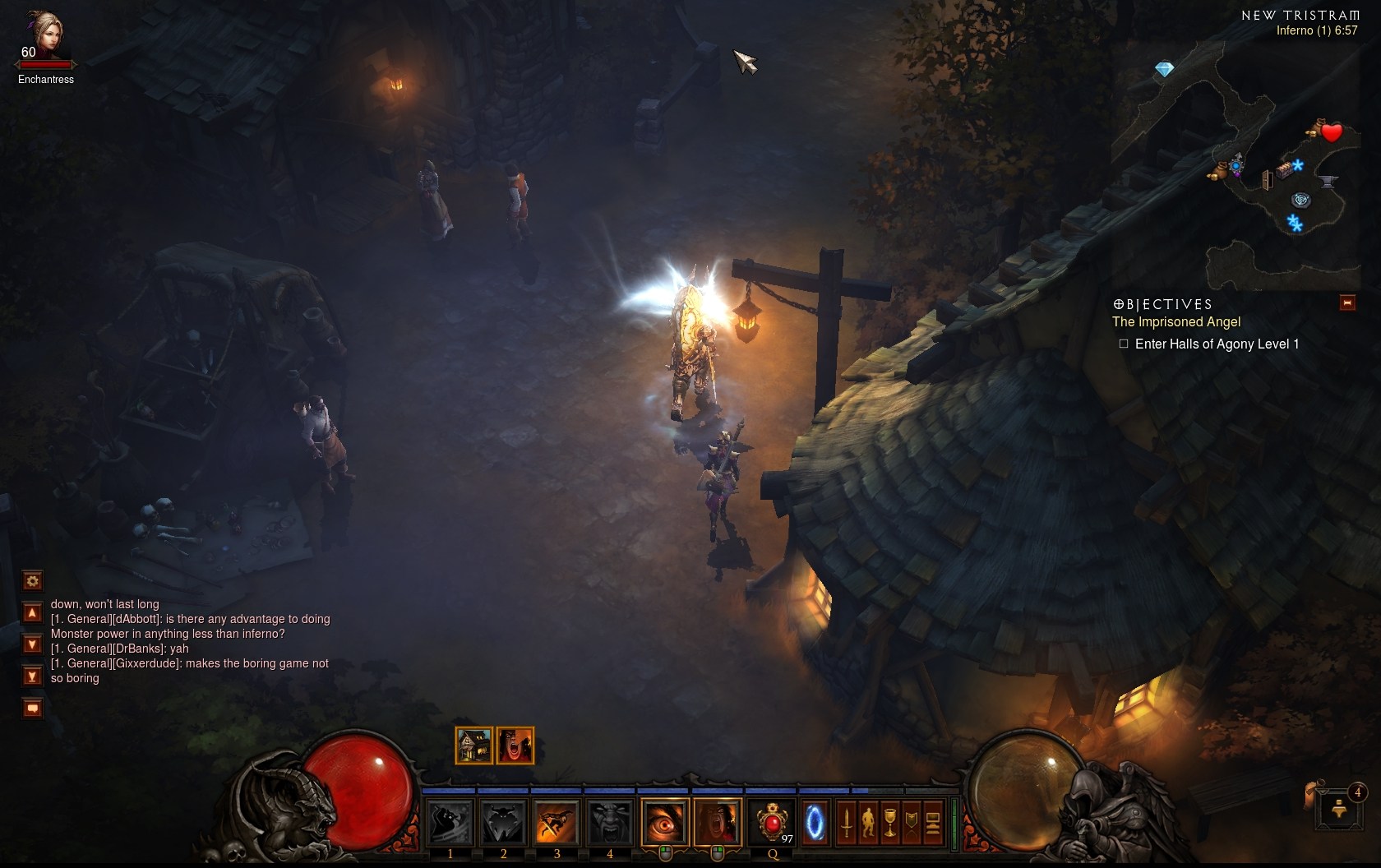Select the house buff icon

[473, 746]
